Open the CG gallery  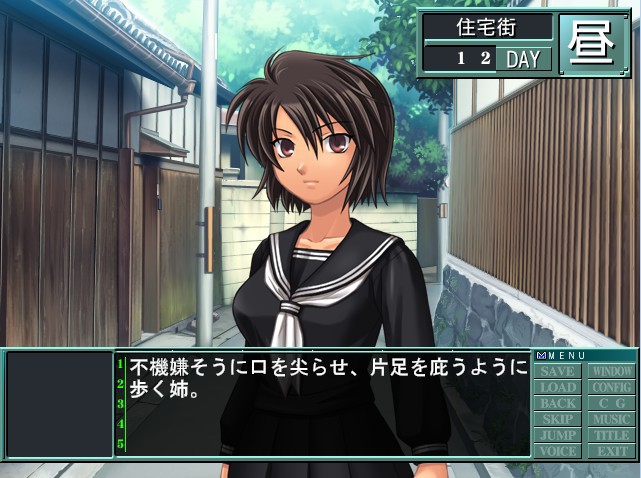(x=611, y=404)
